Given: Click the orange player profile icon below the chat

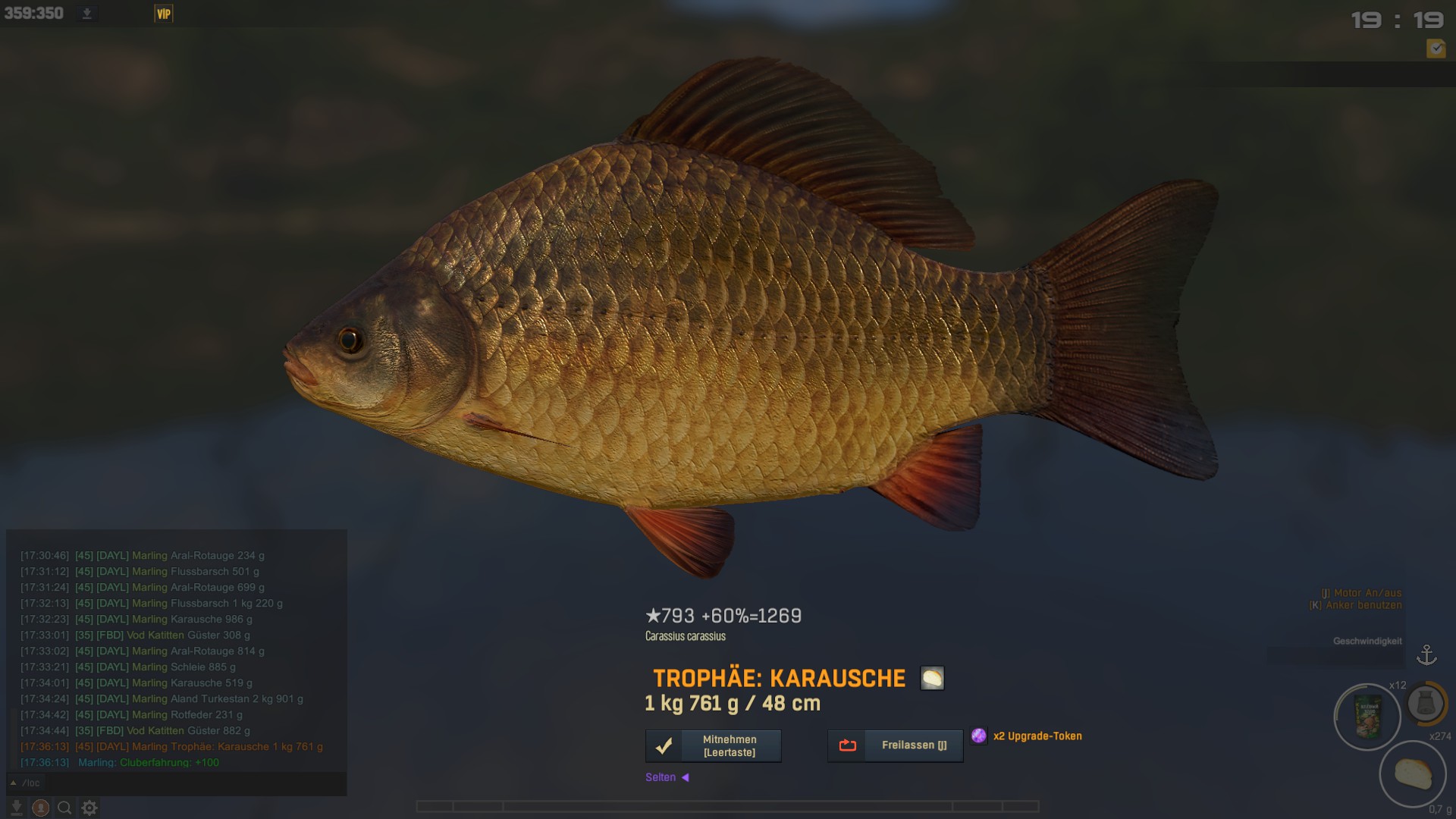Looking at the screenshot, I should [x=41, y=808].
